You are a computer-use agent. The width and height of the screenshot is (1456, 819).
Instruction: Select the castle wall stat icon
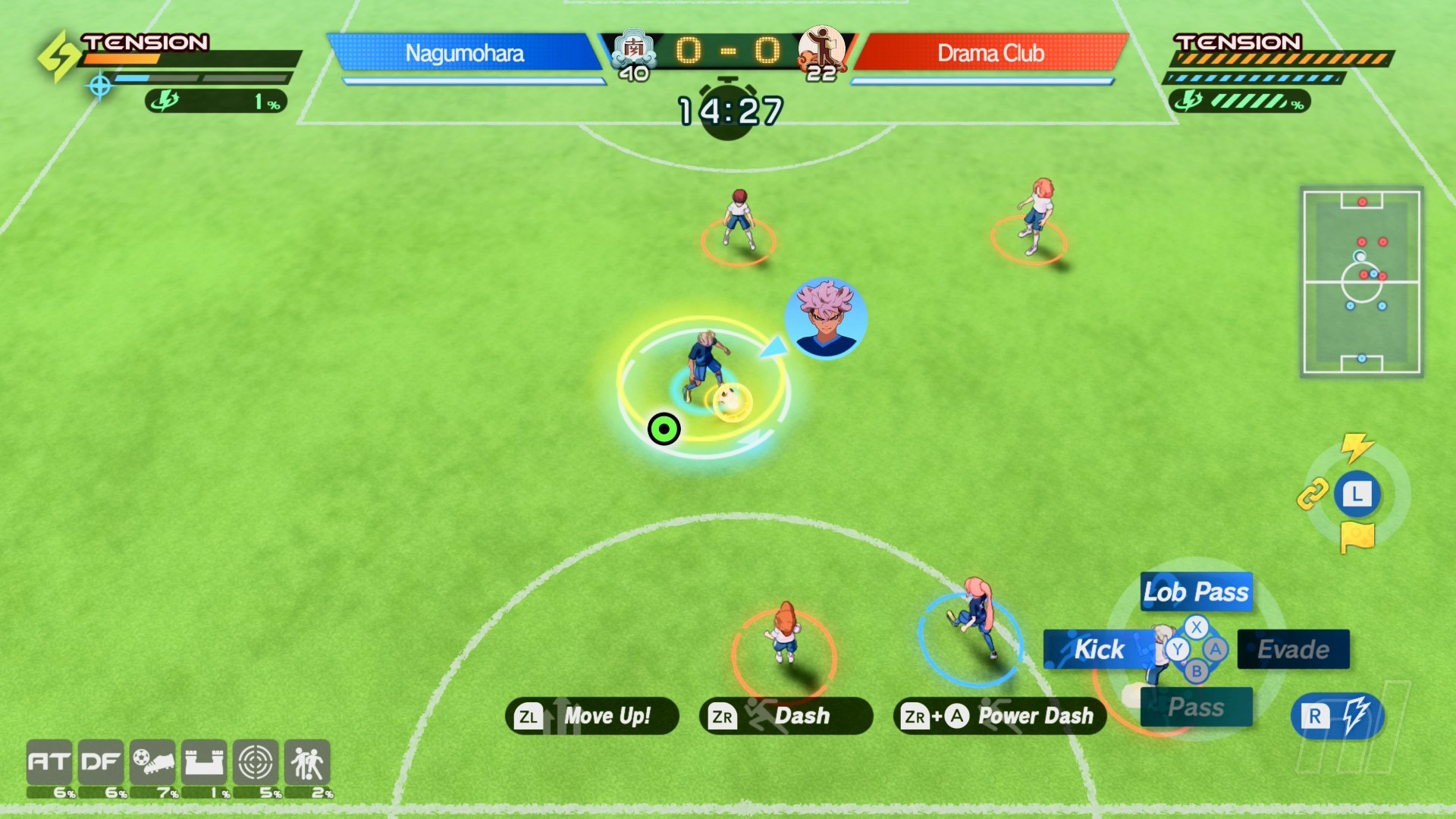click(204, 762)
